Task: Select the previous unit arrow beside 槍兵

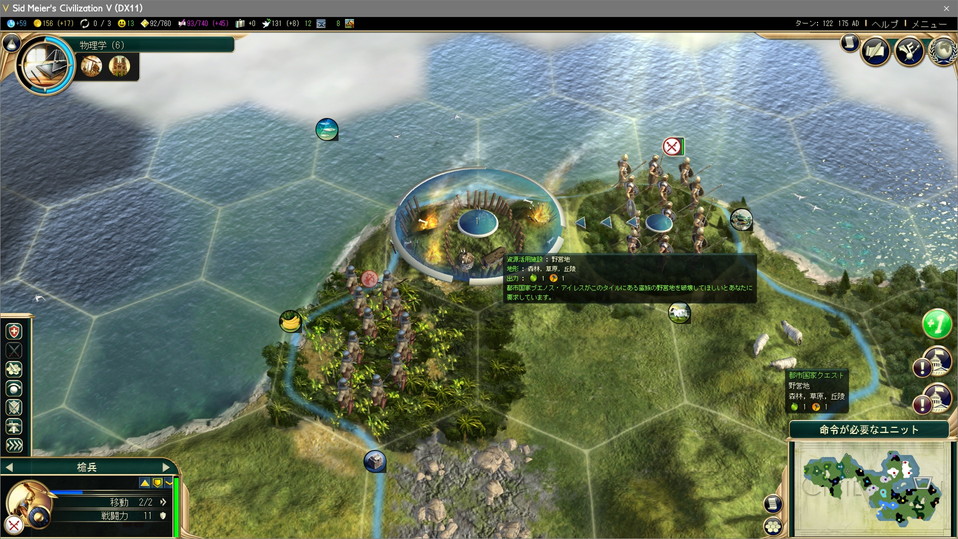Action: (x=9, y=467)
